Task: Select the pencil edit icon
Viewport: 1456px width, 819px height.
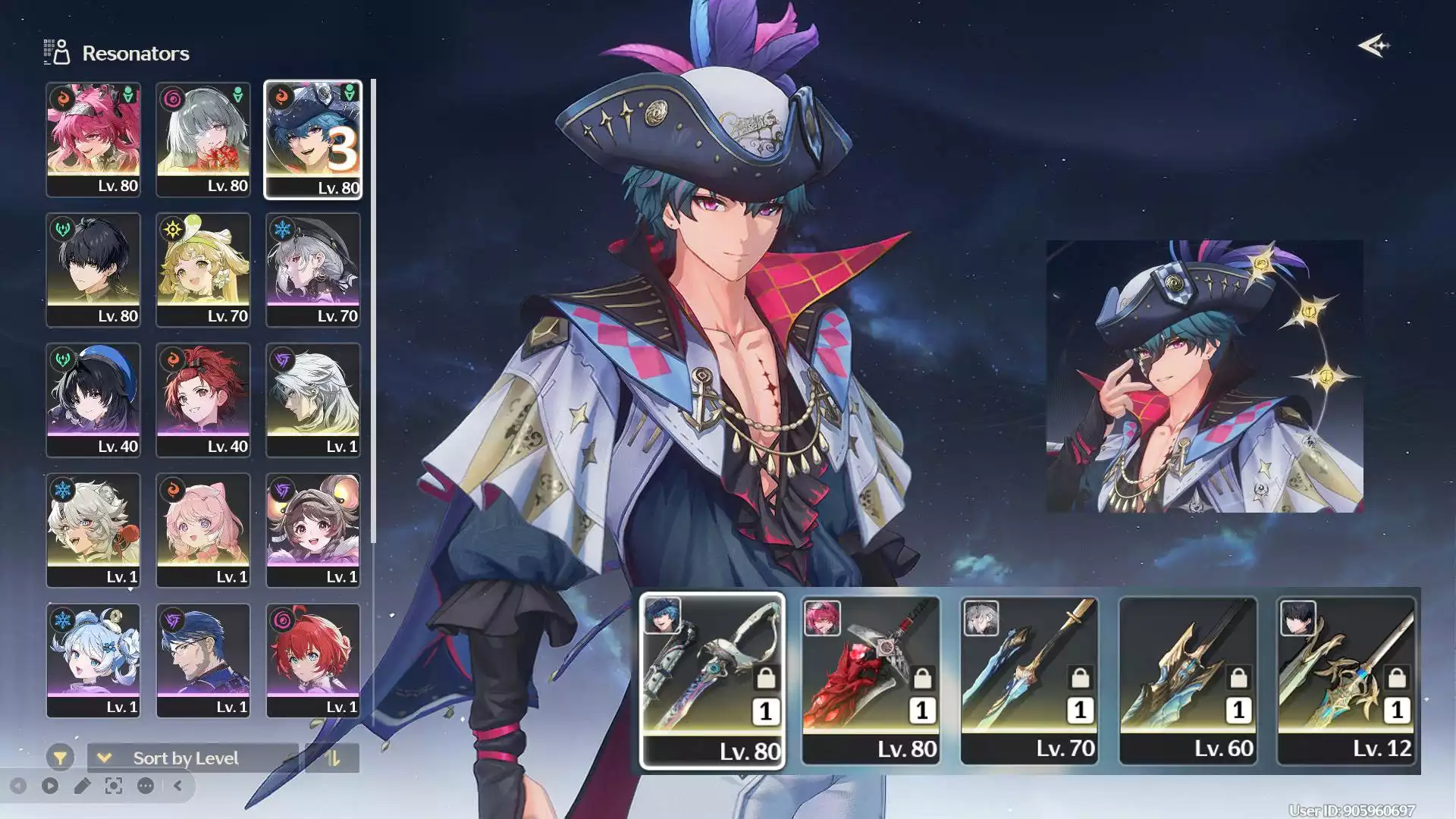Action: pyautogui.click(x=81, y=784)
